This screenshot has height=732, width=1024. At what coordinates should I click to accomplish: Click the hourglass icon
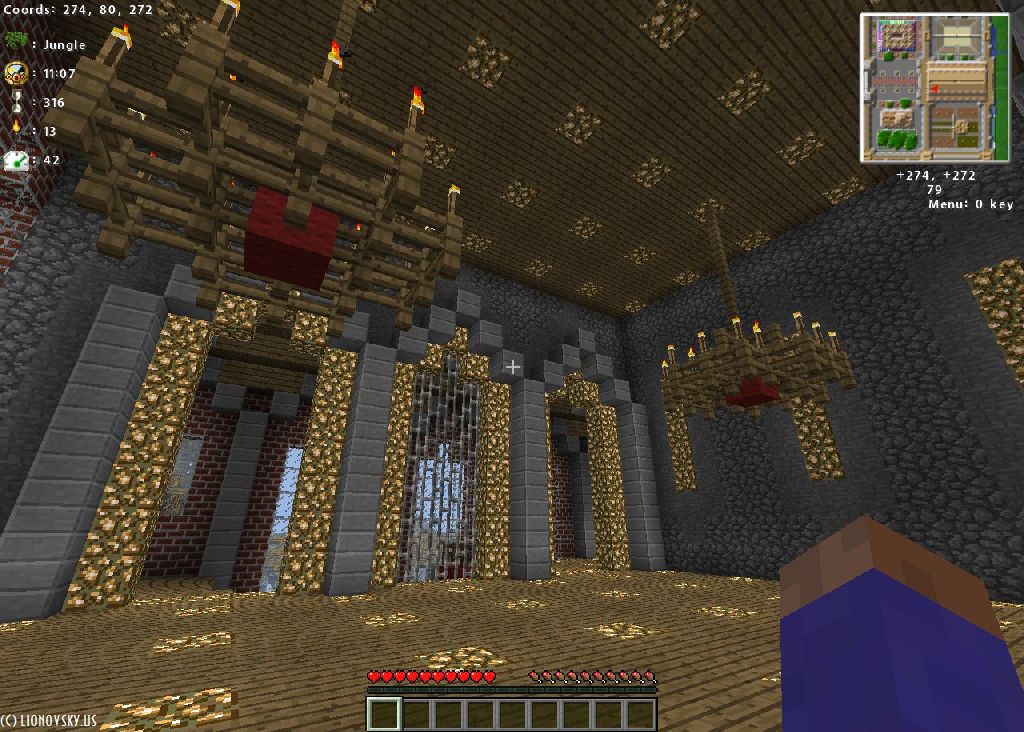tap(16, 101)
